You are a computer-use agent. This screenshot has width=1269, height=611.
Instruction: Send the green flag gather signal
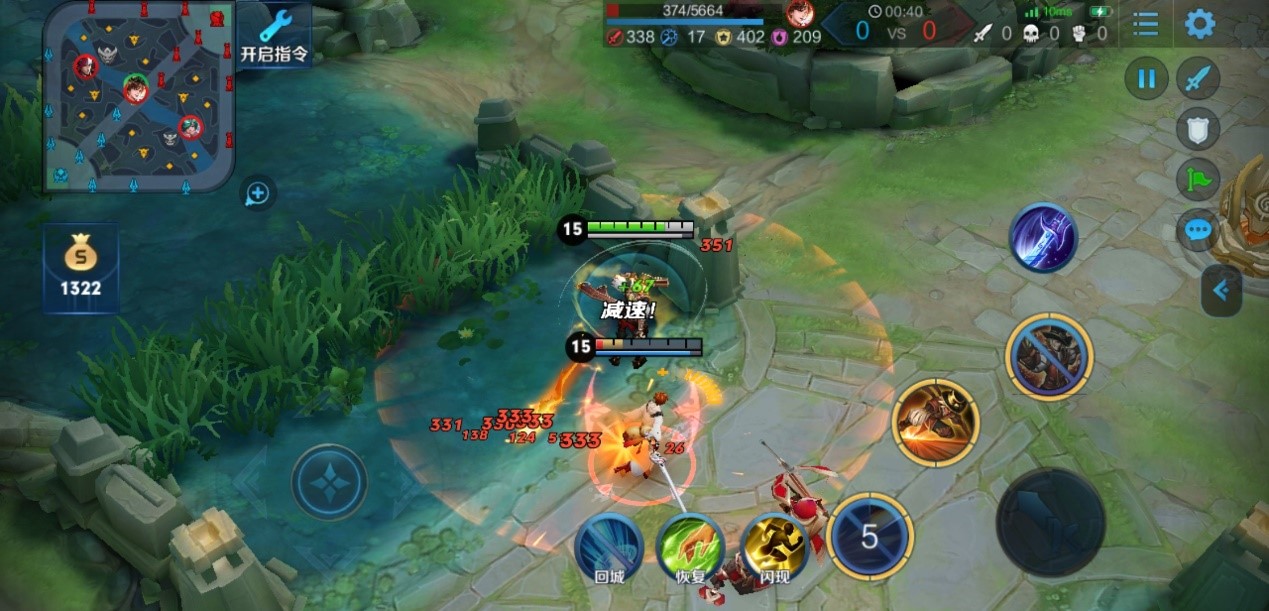point(1197,180)
